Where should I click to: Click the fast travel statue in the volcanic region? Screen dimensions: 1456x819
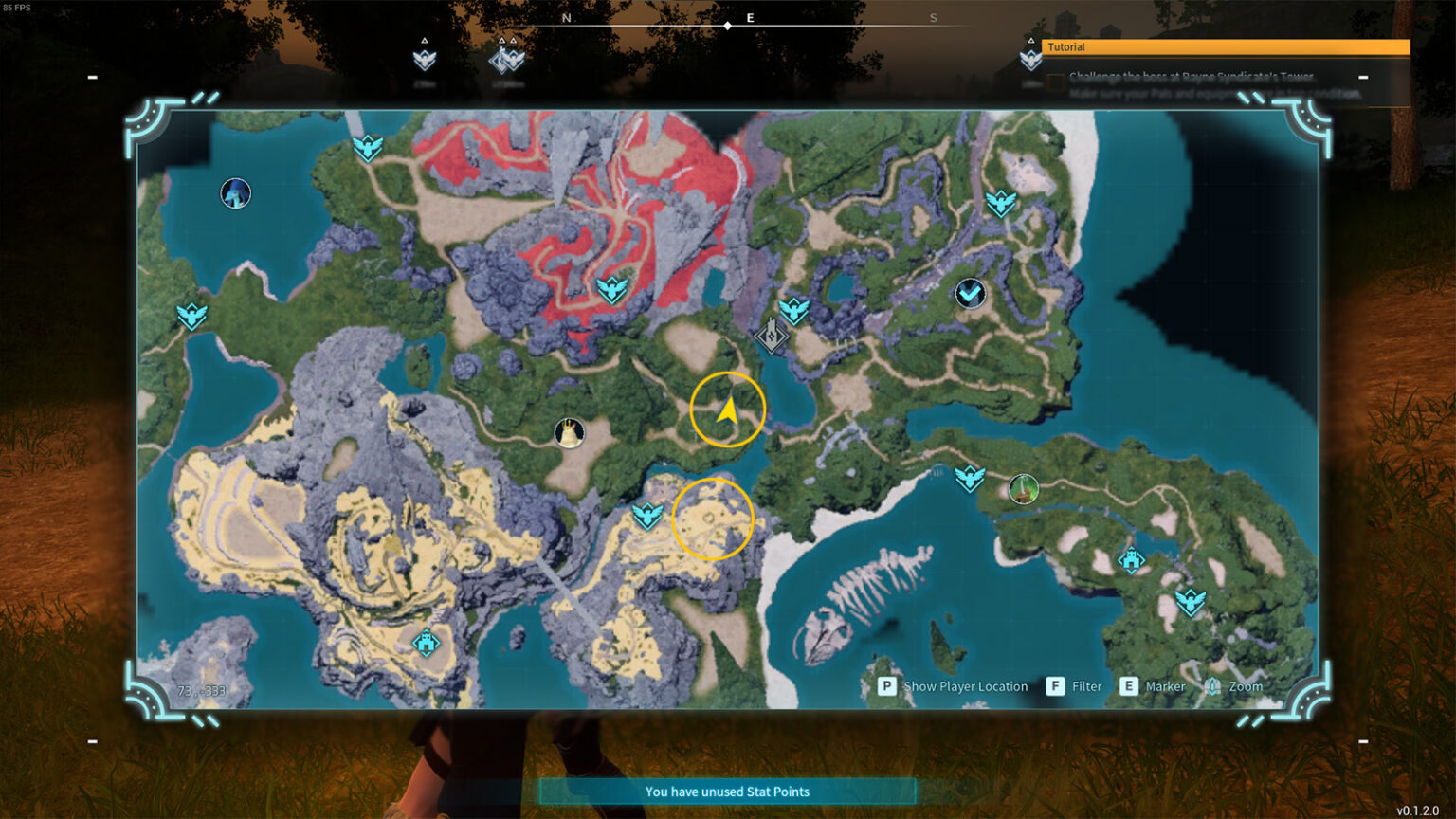(611, 290)
